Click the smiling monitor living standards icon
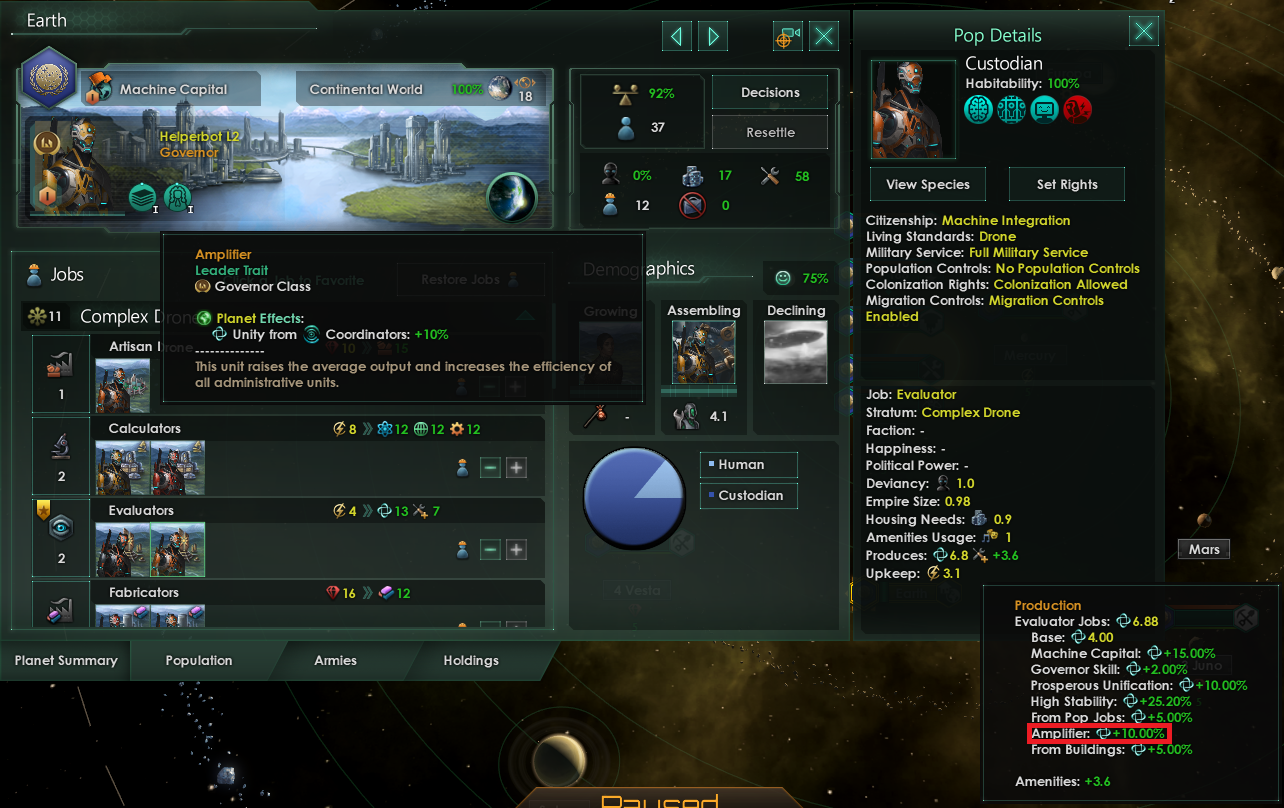Screen dimensions: 1284x808 pyautogui.click(x=1044, y=108)
